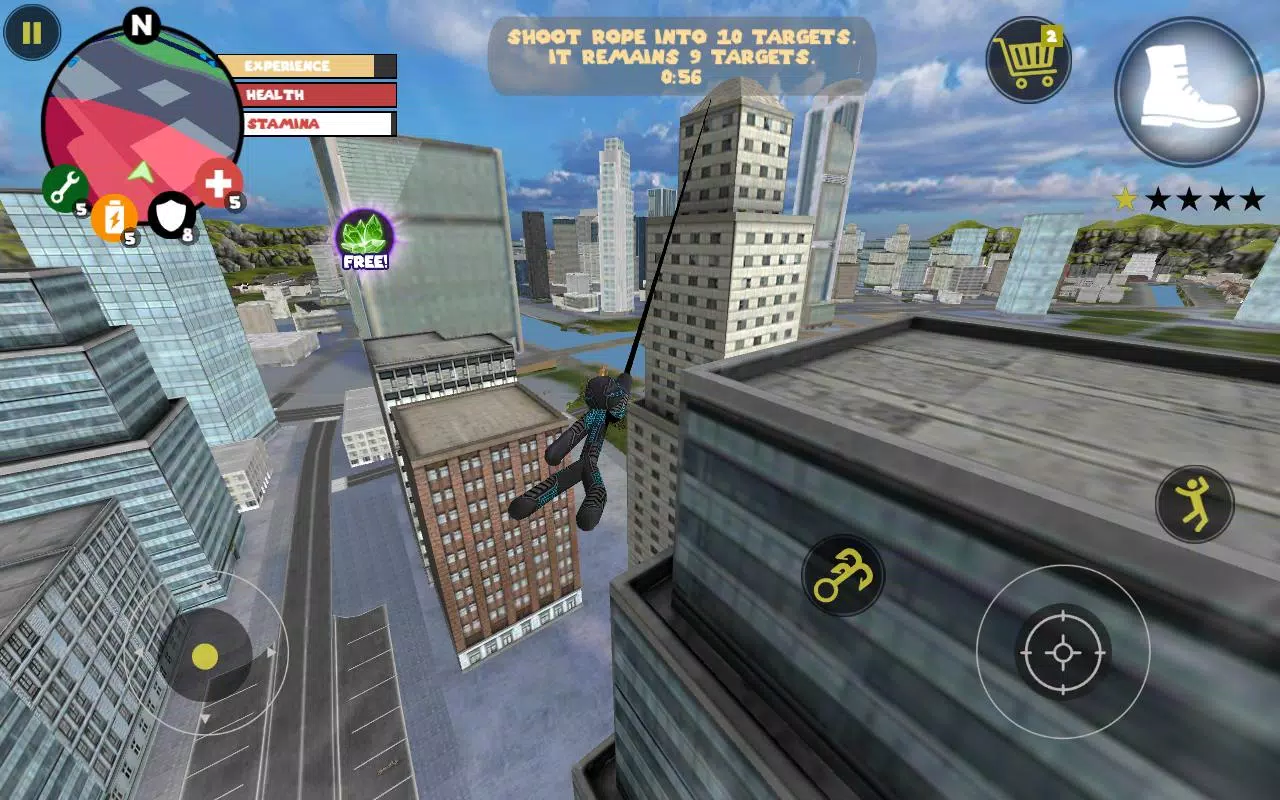The image size is (1280, 800).
Task: Click the Health bar
Action: (x=312, y=95)
